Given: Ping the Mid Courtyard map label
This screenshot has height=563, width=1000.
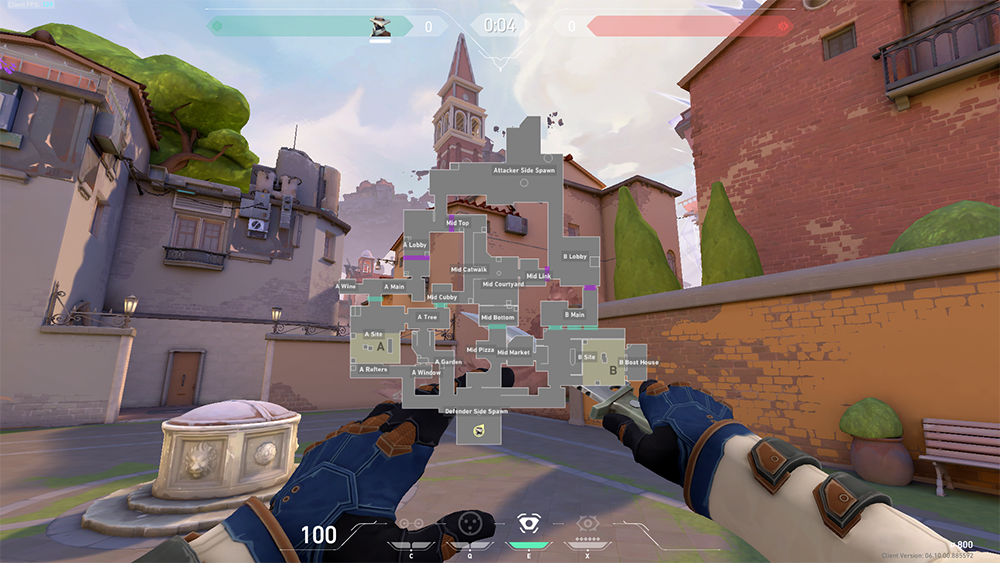Looking at the screenshot, I should point(503,284).
